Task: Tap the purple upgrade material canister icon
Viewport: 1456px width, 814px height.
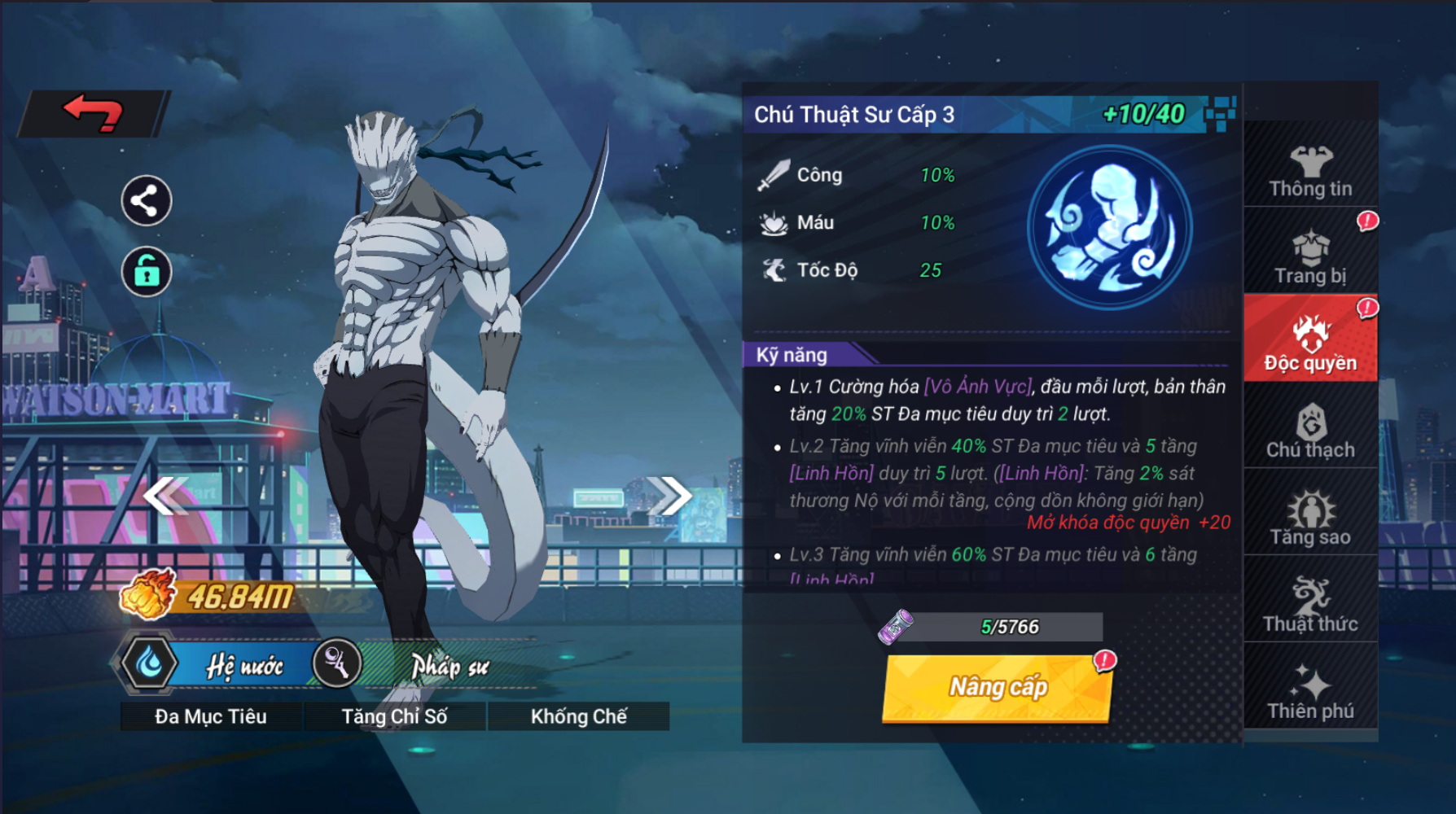Action: [896, 627]
